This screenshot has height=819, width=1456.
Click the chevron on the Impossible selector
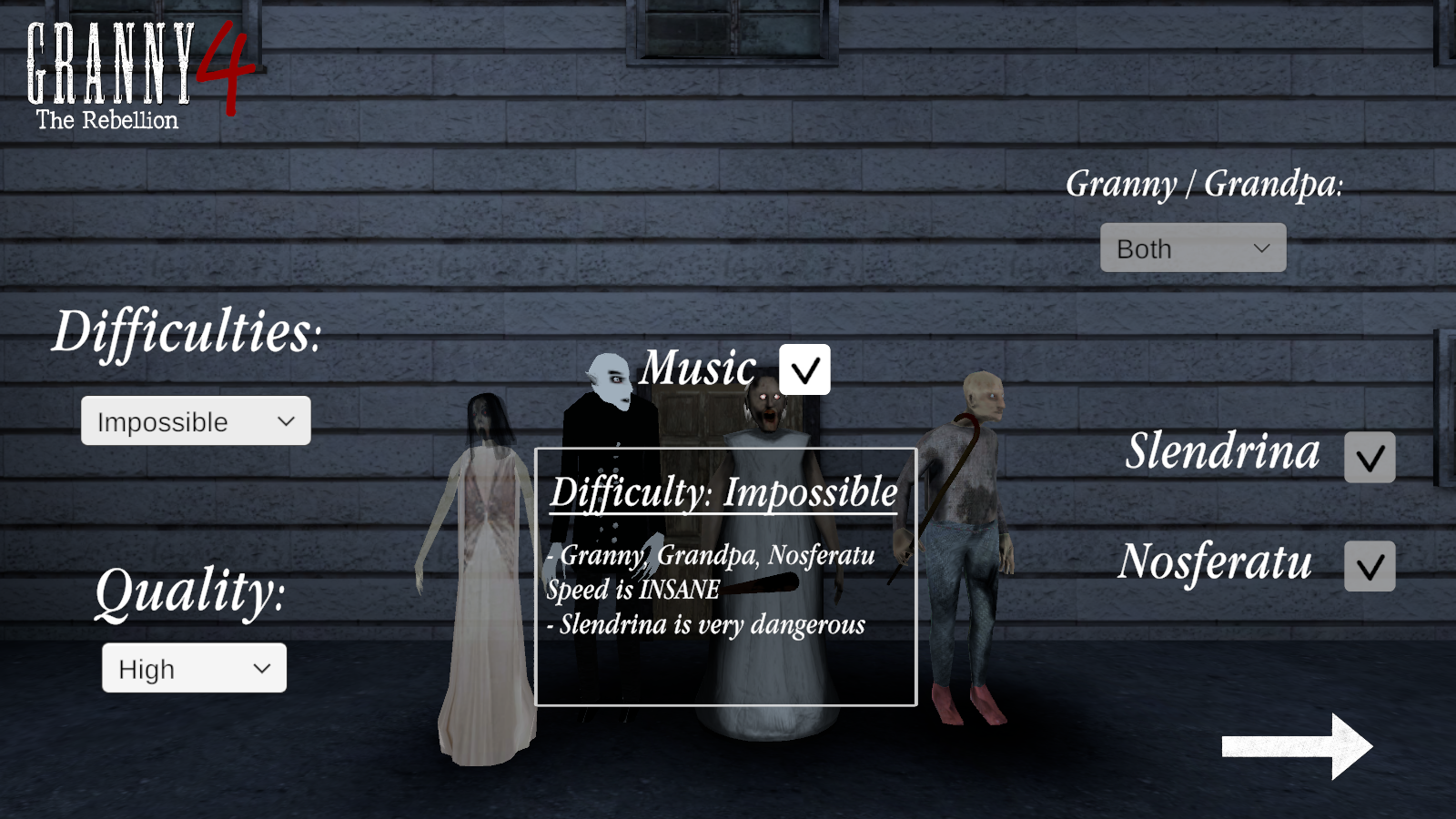pos(287,420)
